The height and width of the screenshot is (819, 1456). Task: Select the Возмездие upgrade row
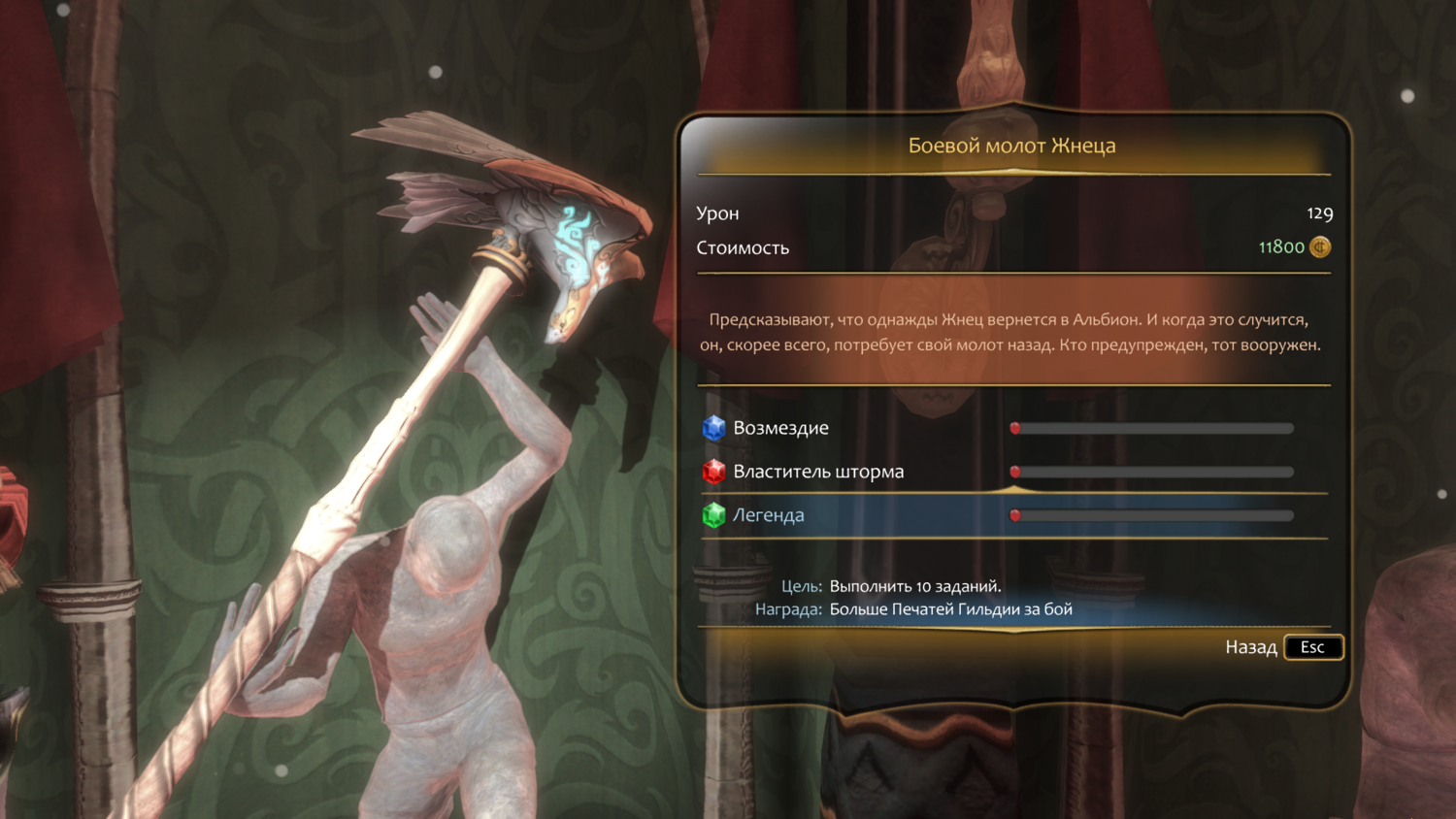[781, 428]
